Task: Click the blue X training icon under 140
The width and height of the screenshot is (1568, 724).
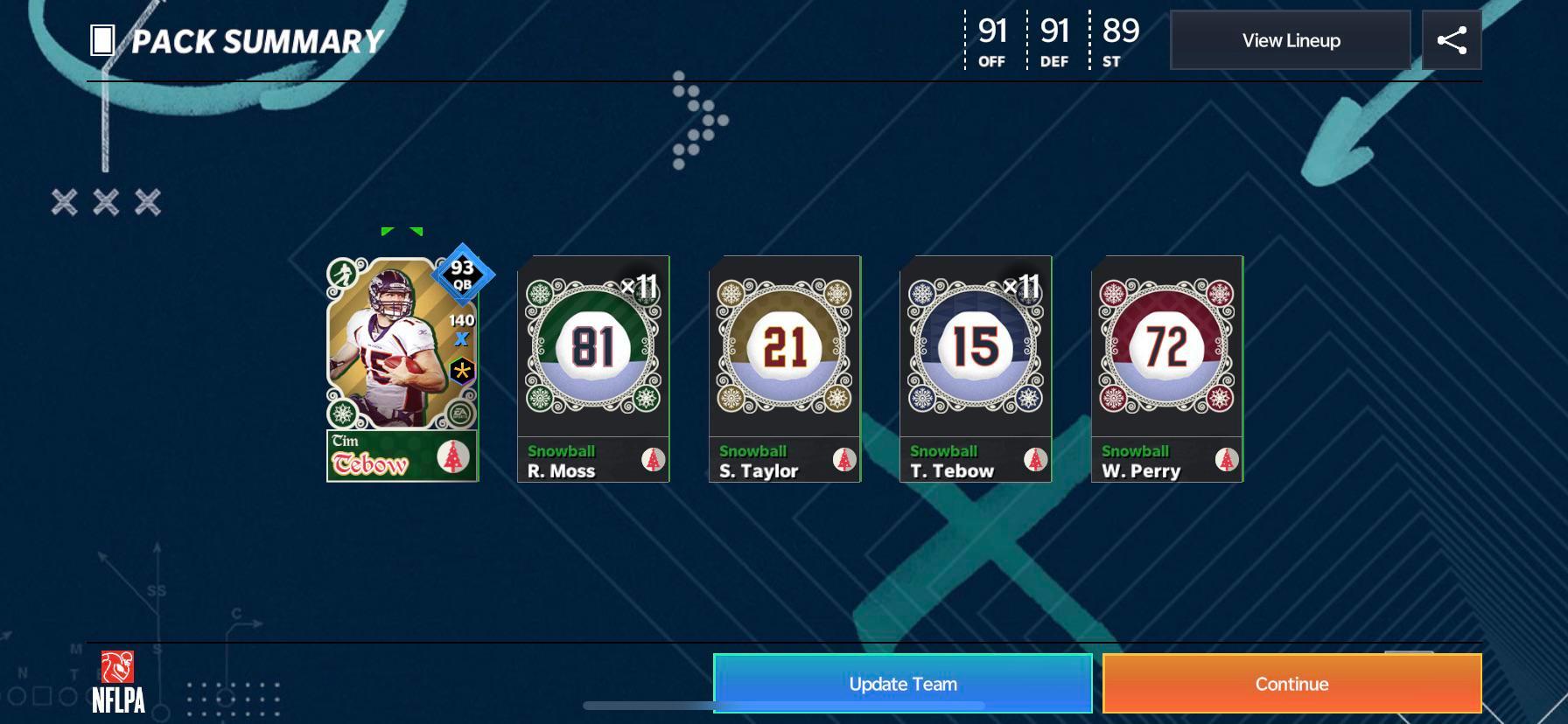Action: (462, 338)
